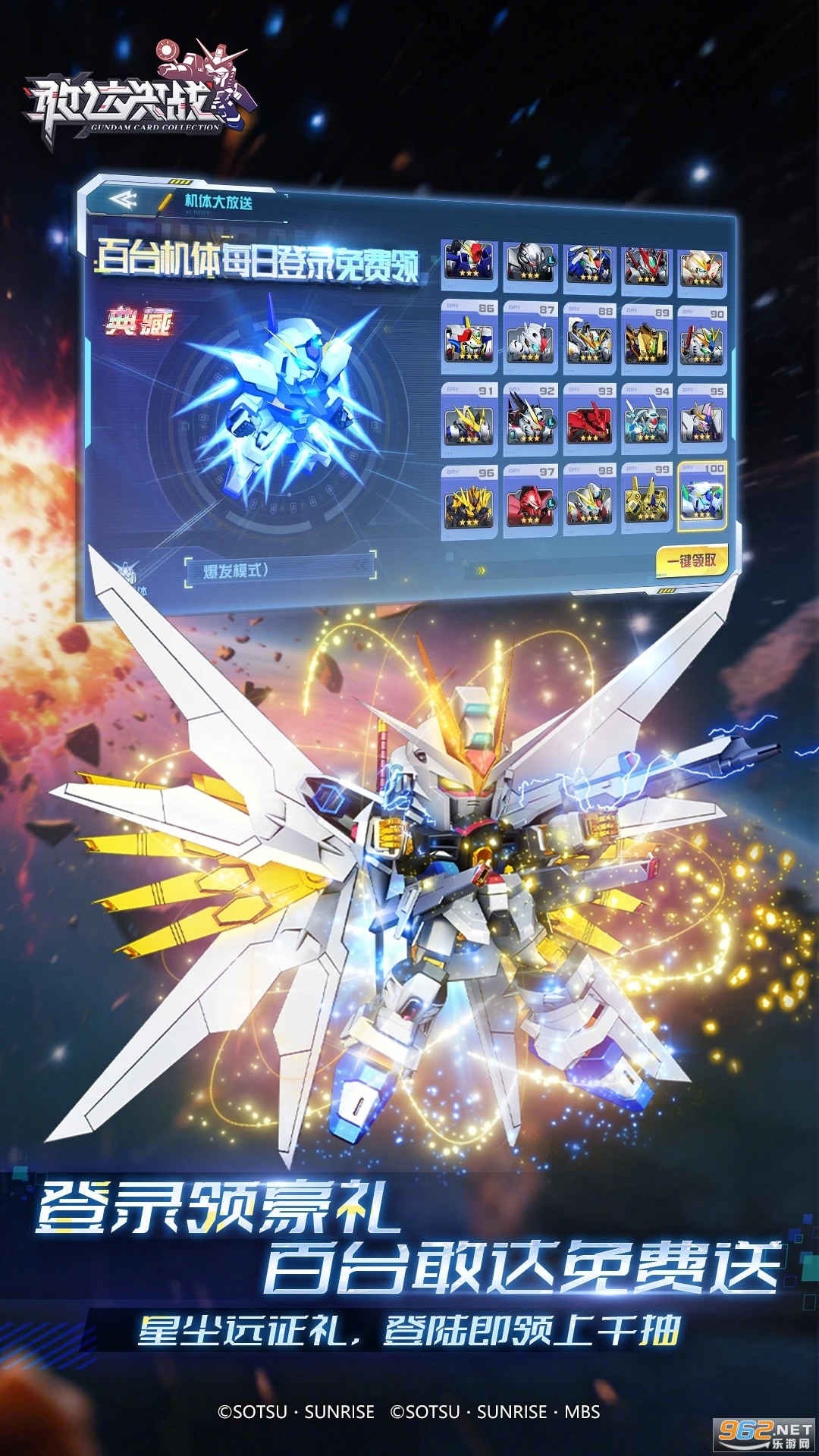Select the Day 96 golden-horned mech tile
Viewport: 819px width, 1456px height.
pyautogui.click(x=469, y=501)
